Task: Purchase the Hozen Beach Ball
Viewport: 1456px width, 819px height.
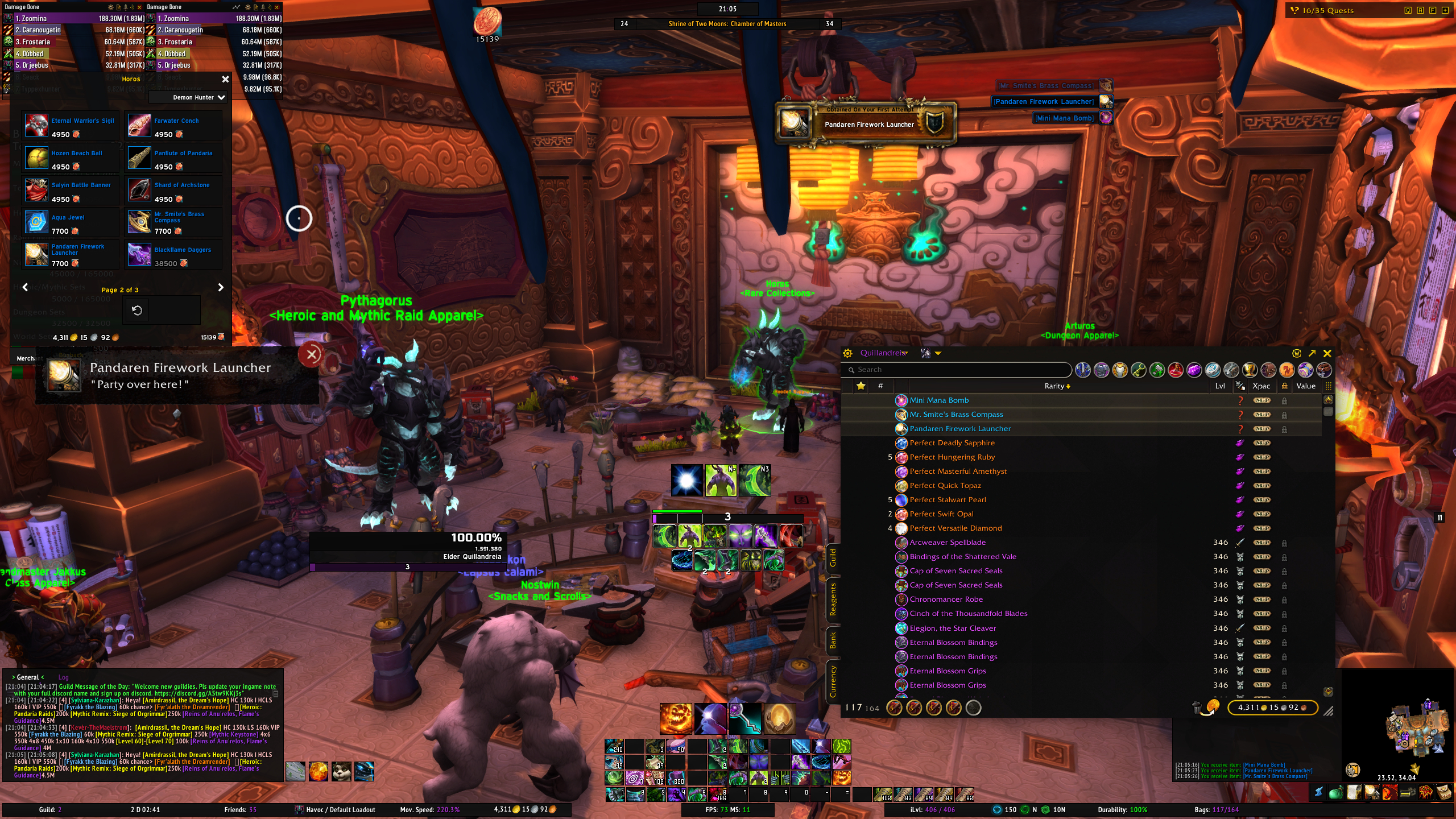Action: (36, 158)
